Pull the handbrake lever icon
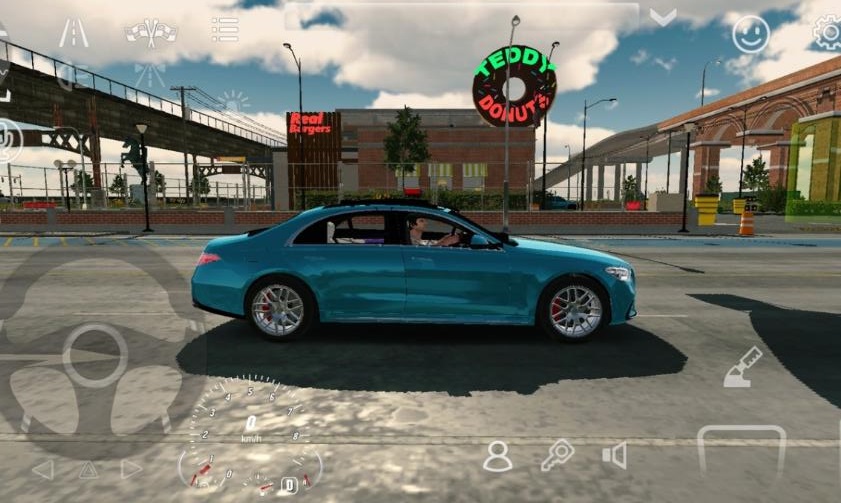 pyautogui.click(x=742, y=367)
